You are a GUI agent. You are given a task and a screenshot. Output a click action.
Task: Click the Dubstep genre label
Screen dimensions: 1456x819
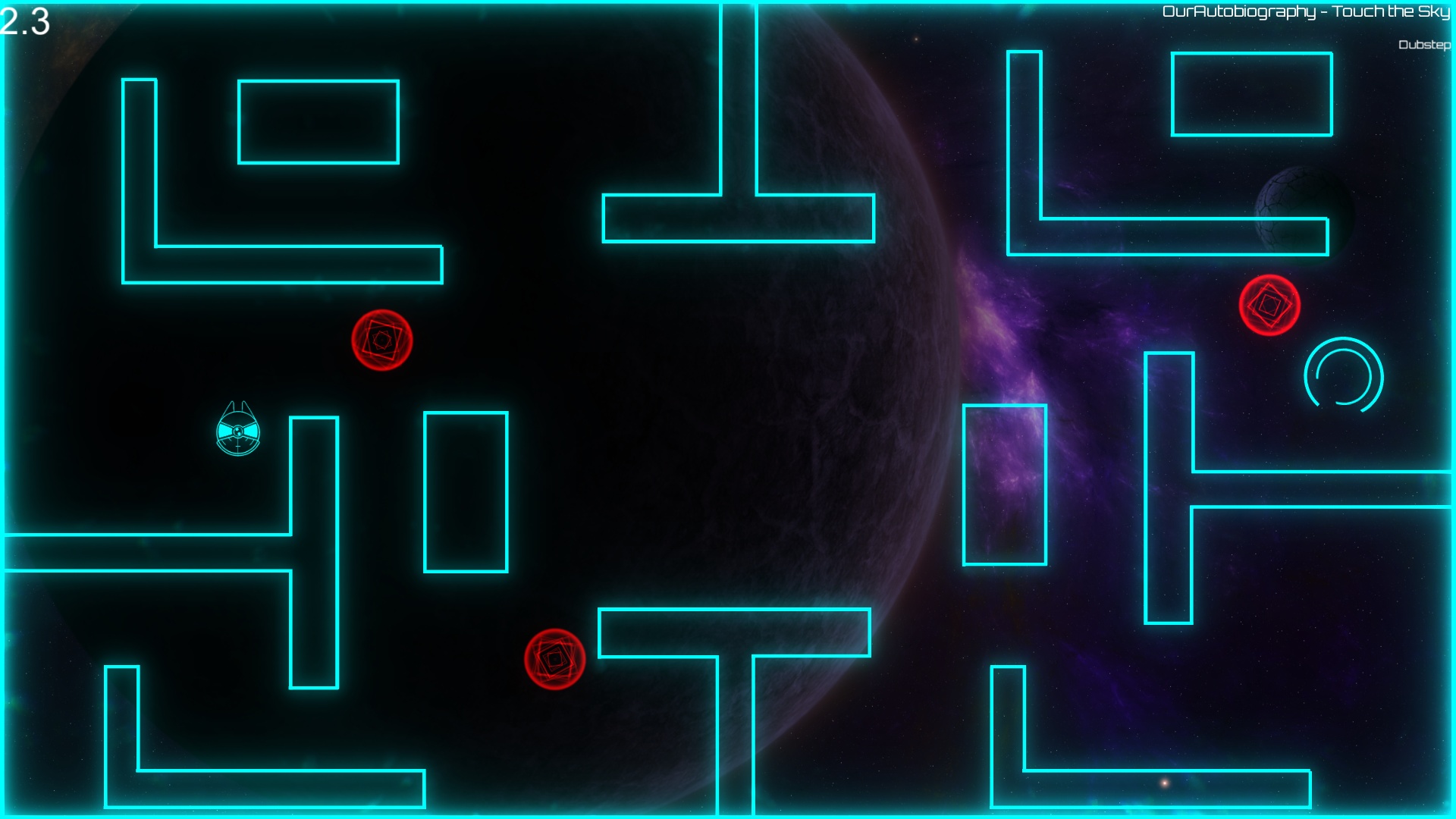pyautogui.click(x=1423, y=44)
